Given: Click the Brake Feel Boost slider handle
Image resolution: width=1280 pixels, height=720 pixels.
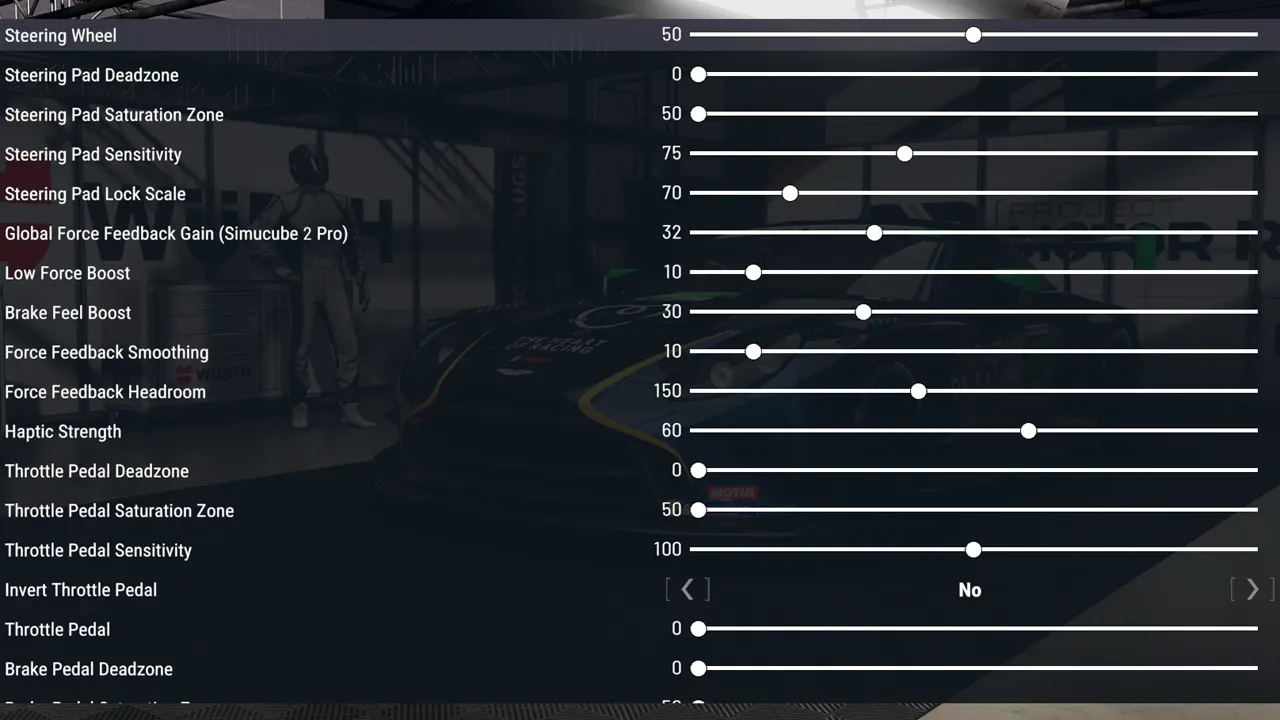Looking at the screenshot, I should point(863,312).
